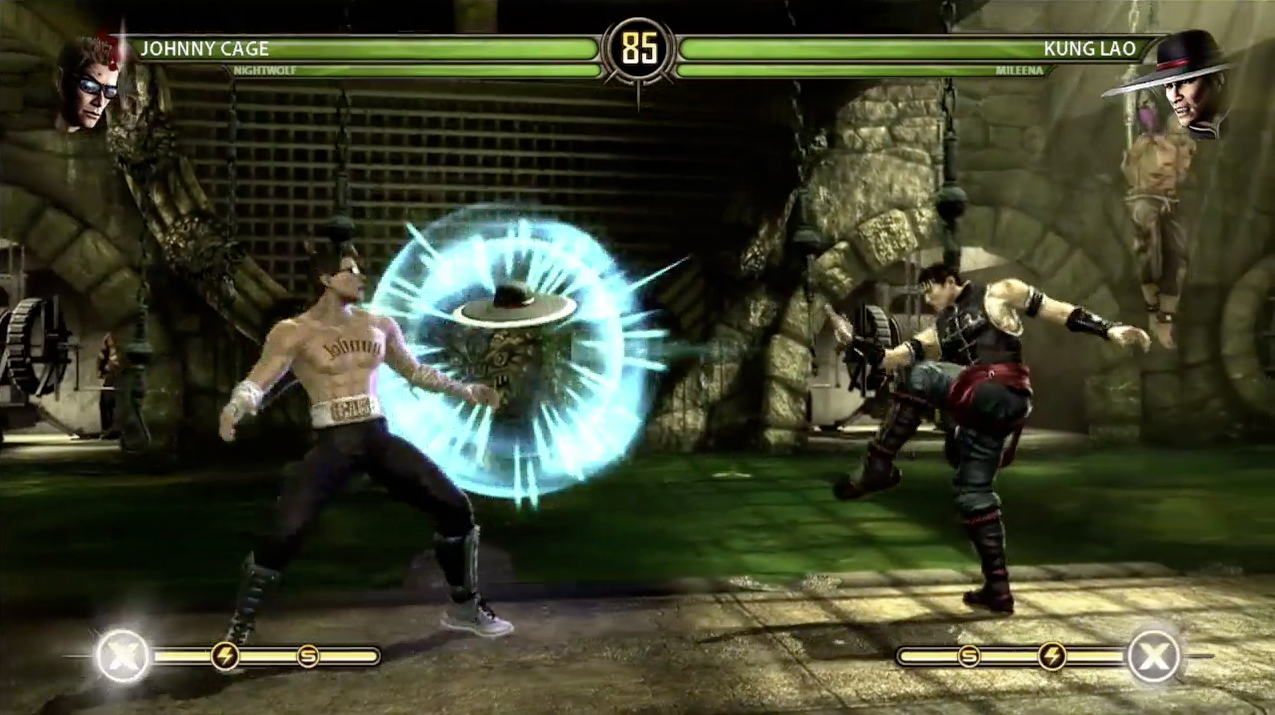
Task: Click the lightning bolt on Johnny Cage's super meter
Action: tap(225, 656)
